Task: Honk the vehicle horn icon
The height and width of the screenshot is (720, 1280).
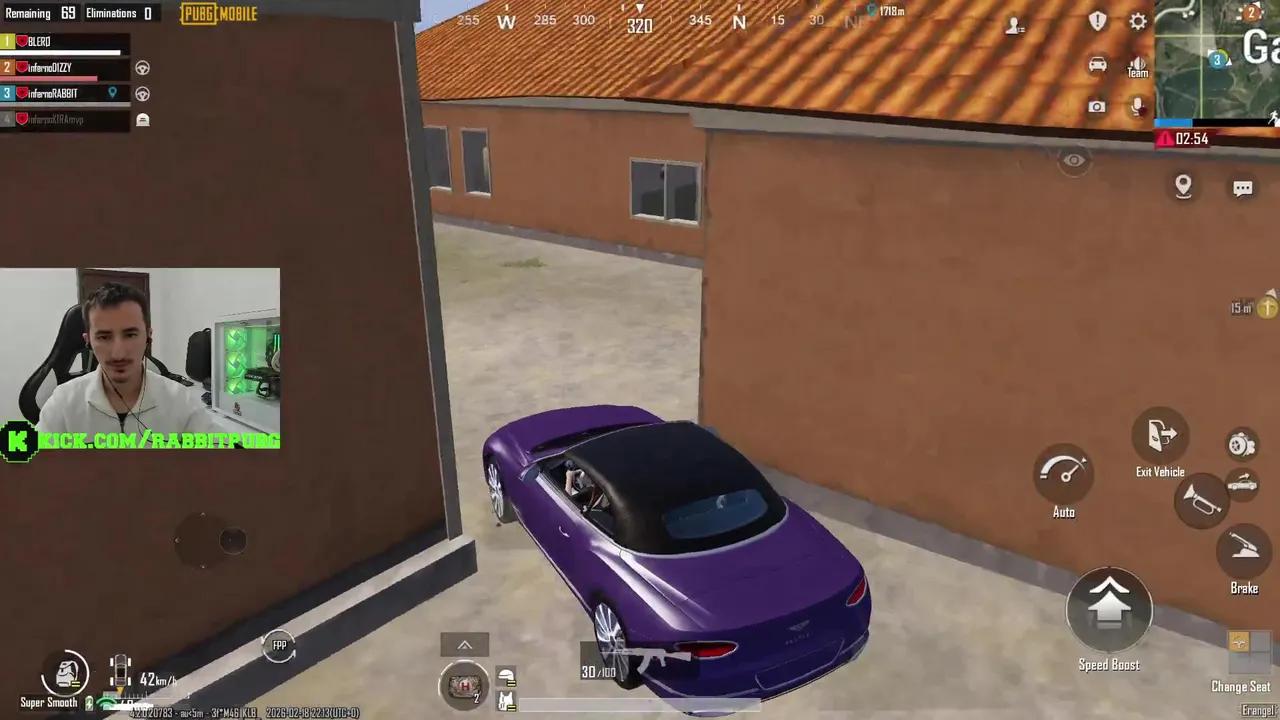Action: (x=1204, y=503)
